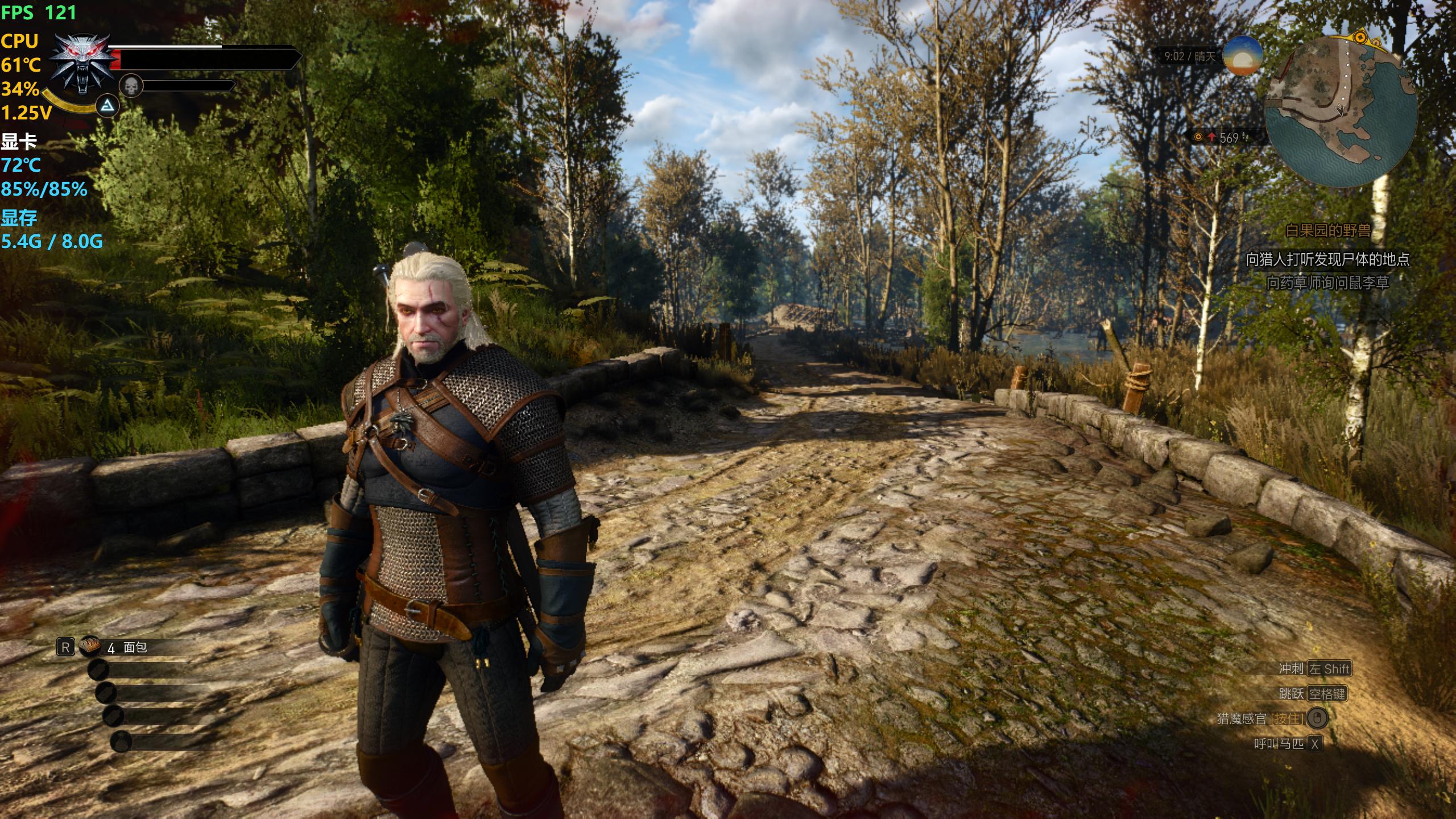Open the White Orchard beast quest title
This screenshot has width=1456, height=819.
click(x=1328, y=231)
